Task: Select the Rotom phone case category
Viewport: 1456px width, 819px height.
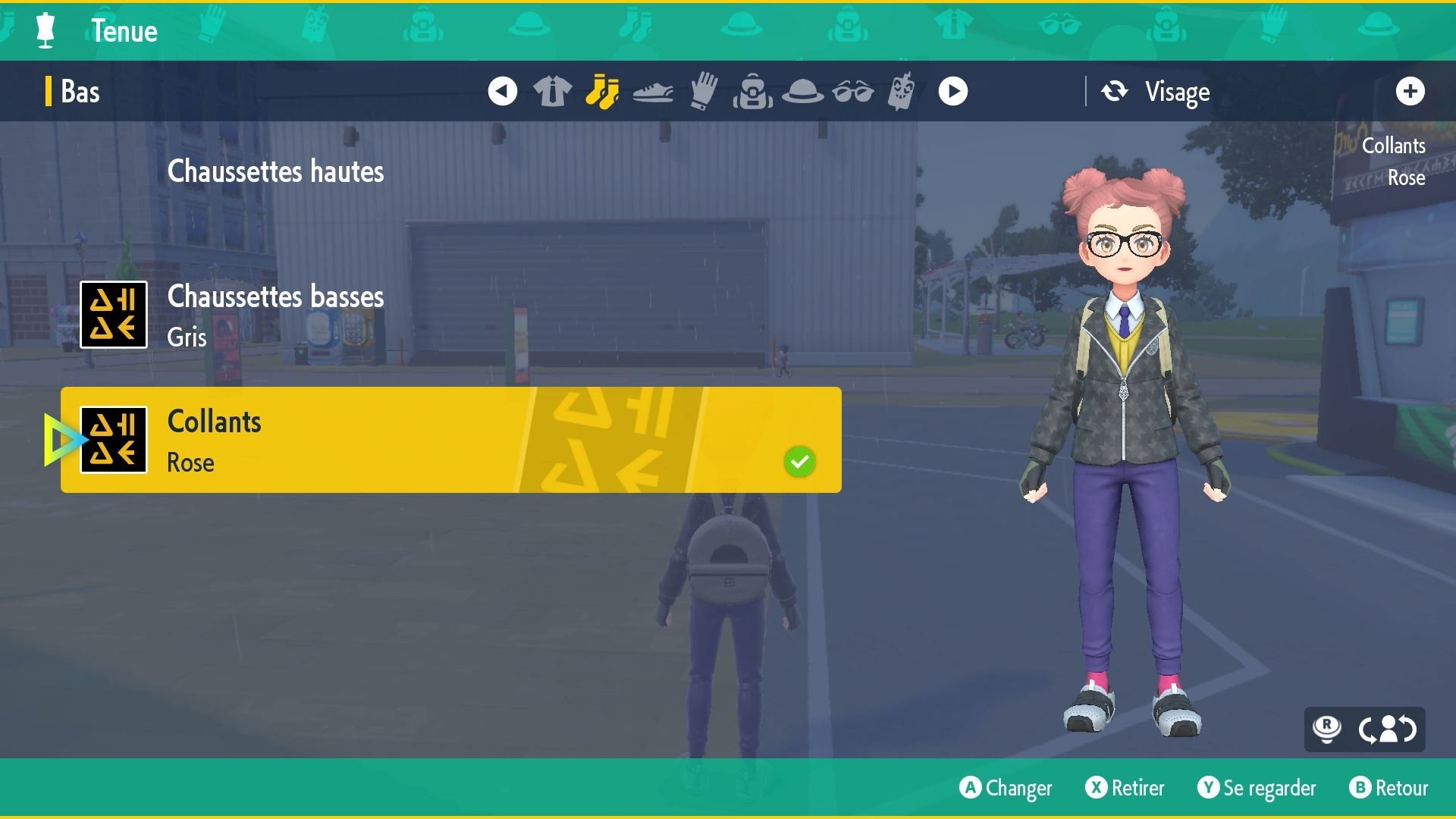Action: (902, 91)
